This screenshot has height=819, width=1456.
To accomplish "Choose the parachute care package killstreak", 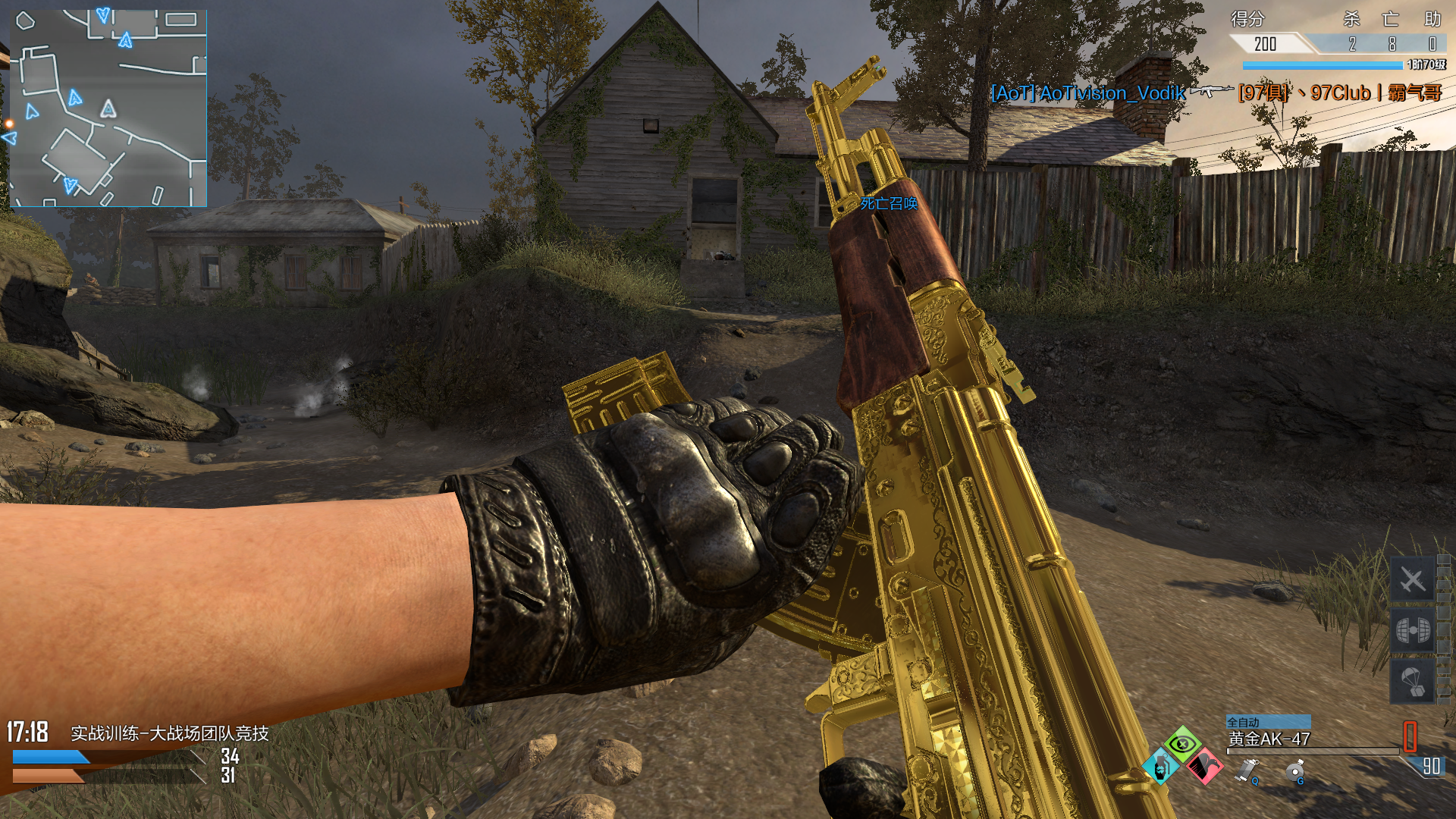I will pyautogui.click(x=1412, y=681).
